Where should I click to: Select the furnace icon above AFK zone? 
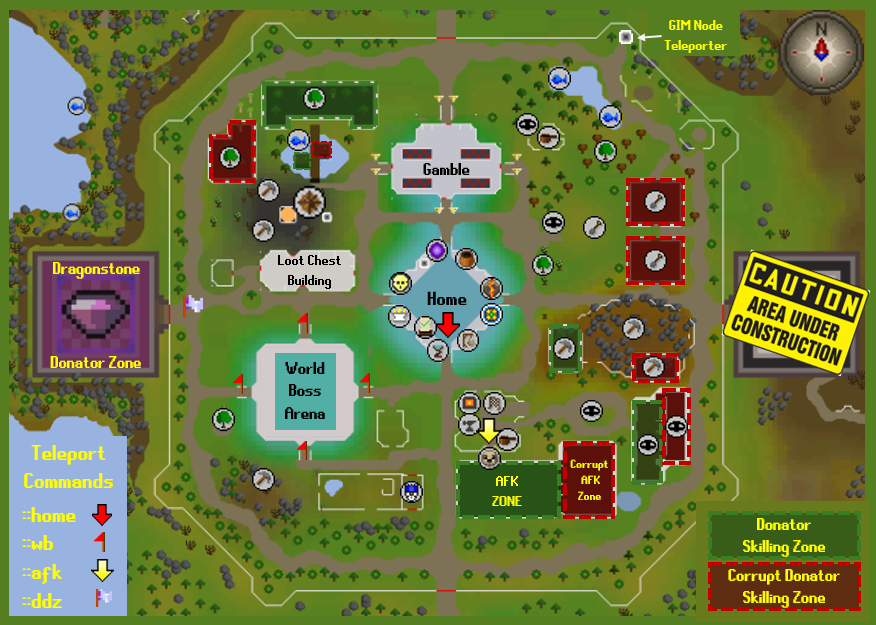click(468, 404)
